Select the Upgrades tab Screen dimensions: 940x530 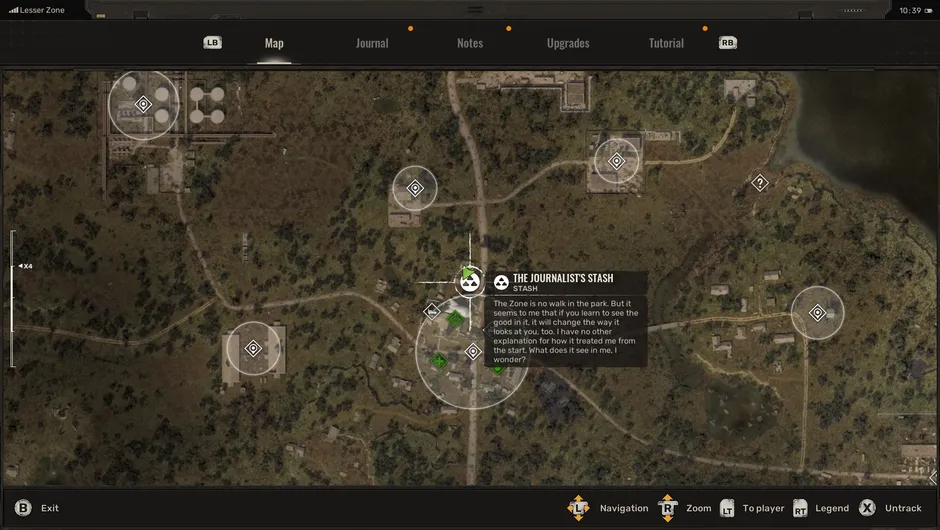coord(568,43)
